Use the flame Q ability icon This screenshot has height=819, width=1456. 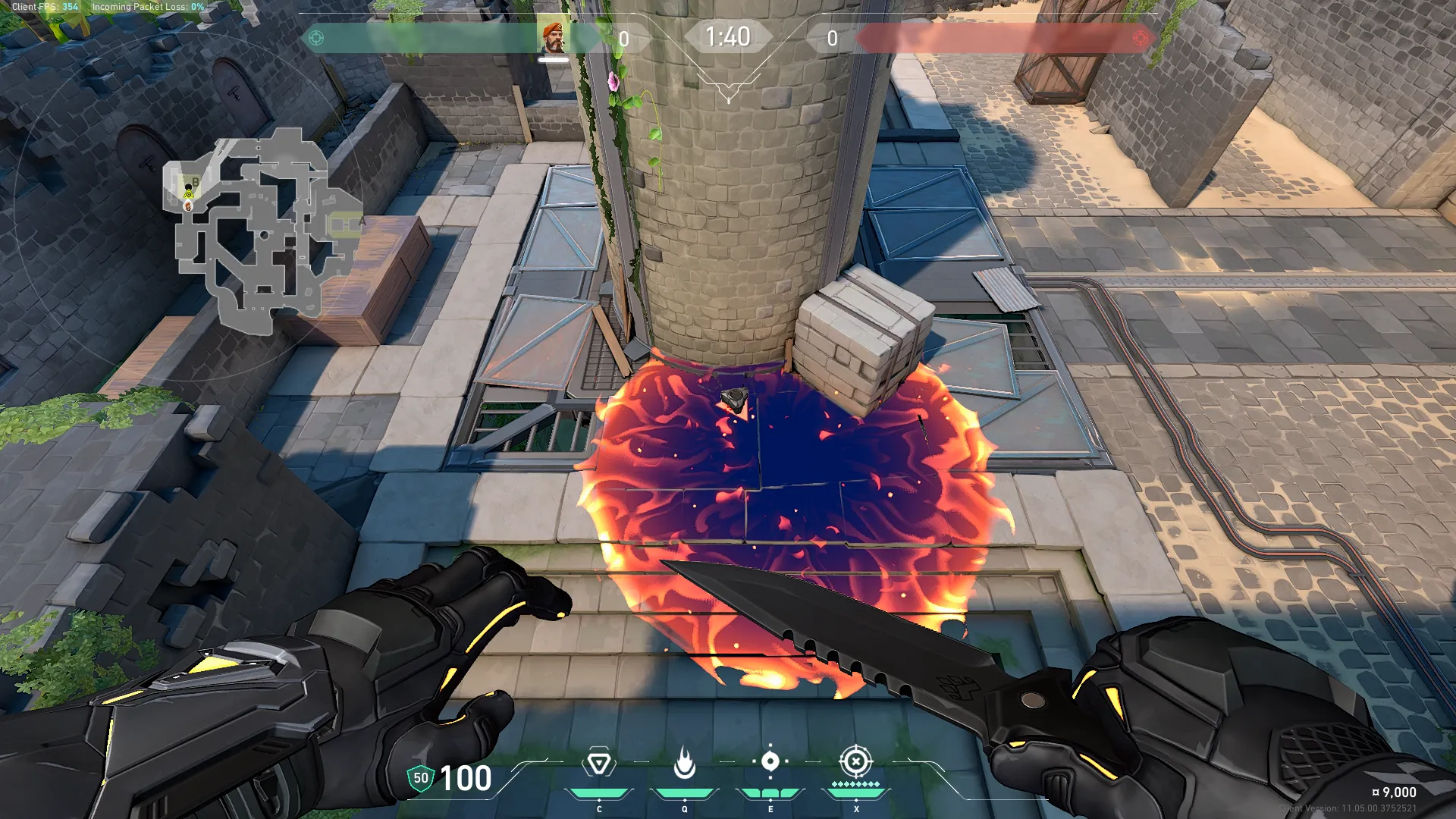(684, 763)
